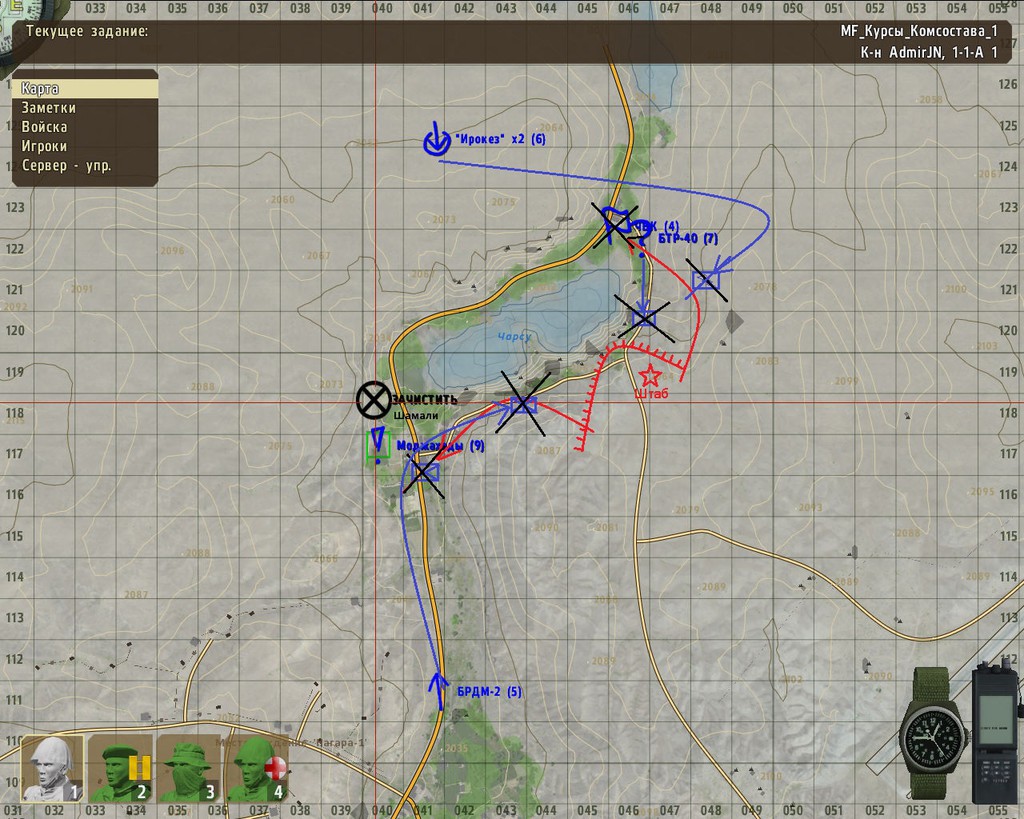Select the Карта menu entry
1024x819 pixels.
click(85, 89)
